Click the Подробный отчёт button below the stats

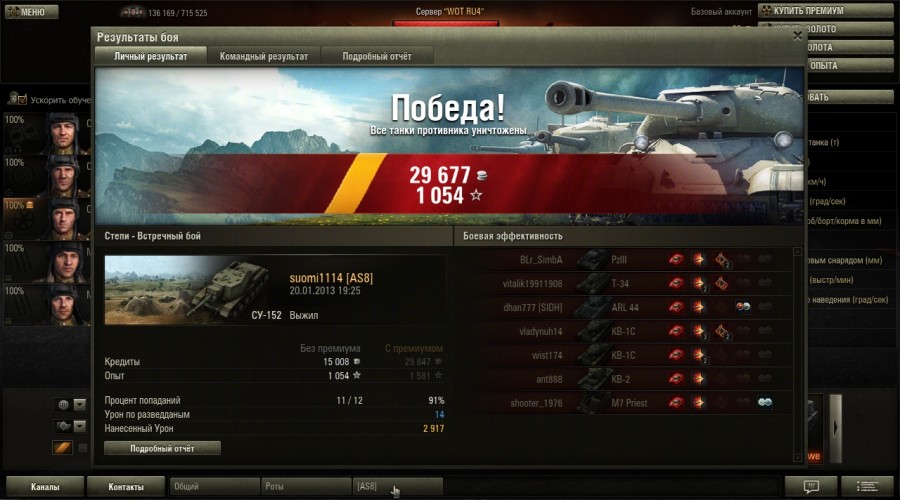point(162,449)
